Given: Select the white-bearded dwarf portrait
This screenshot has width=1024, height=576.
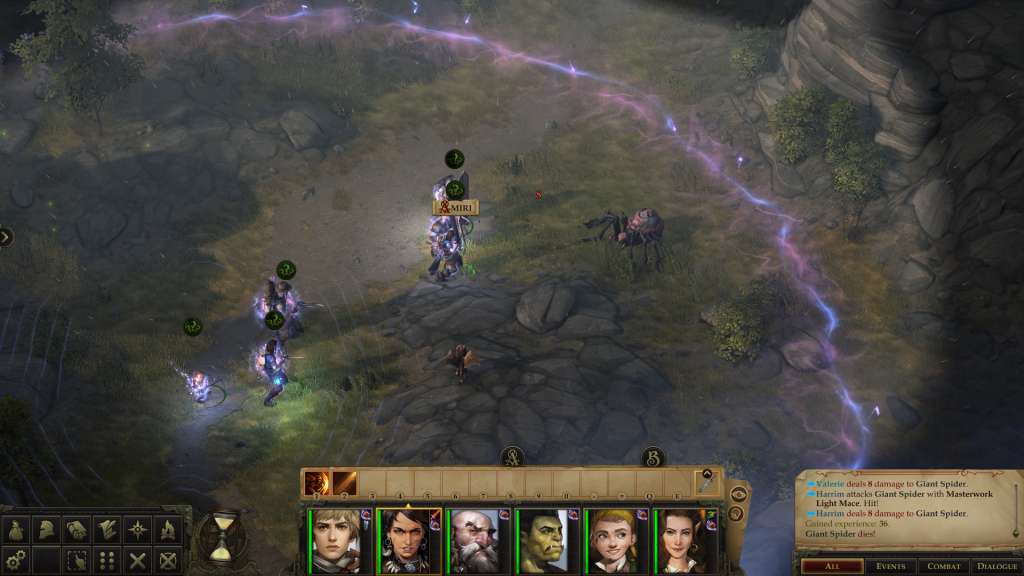Looking at the screenshot, I should point(473,541).
